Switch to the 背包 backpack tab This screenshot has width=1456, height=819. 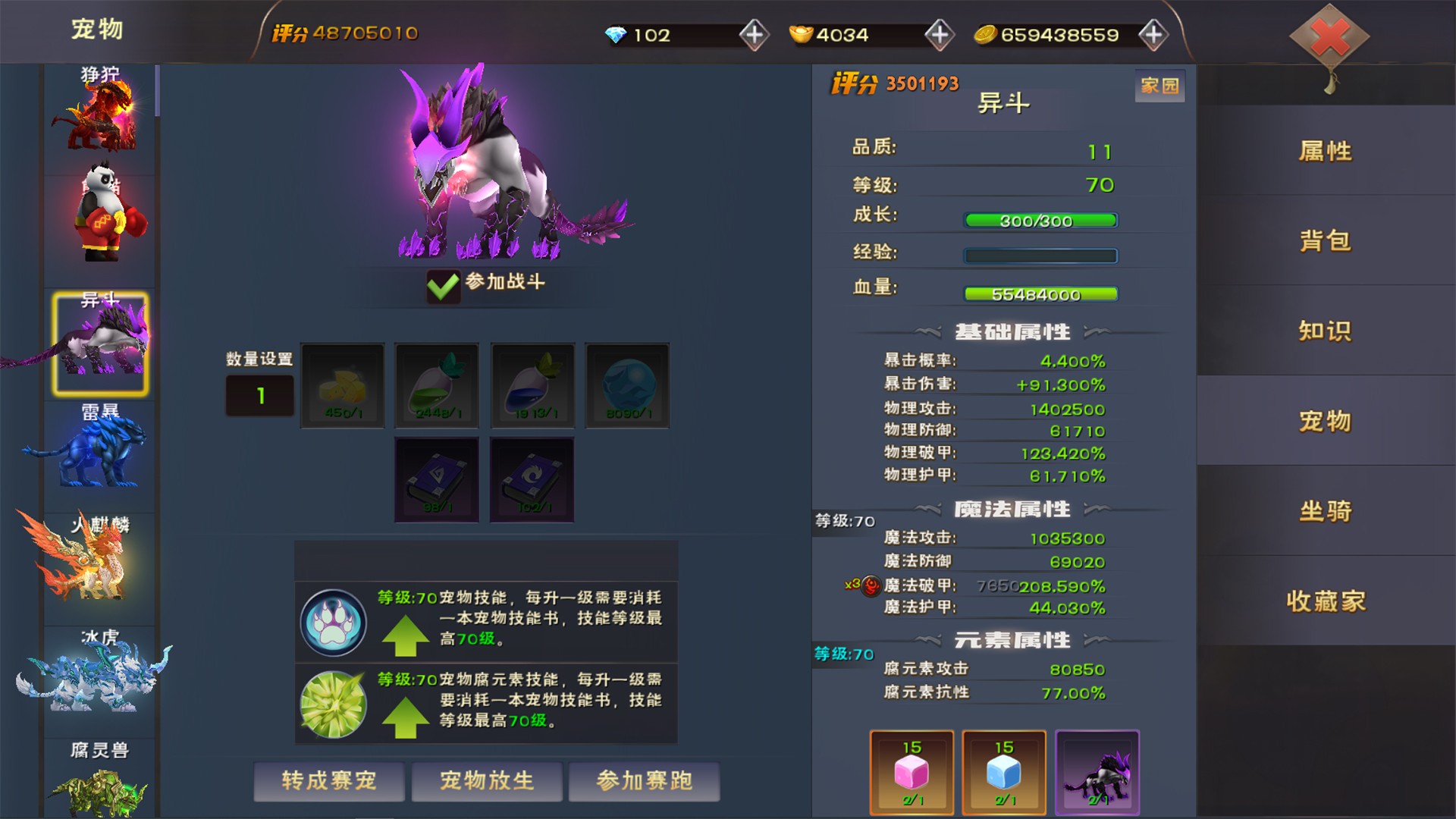[x=1325, y=241]
